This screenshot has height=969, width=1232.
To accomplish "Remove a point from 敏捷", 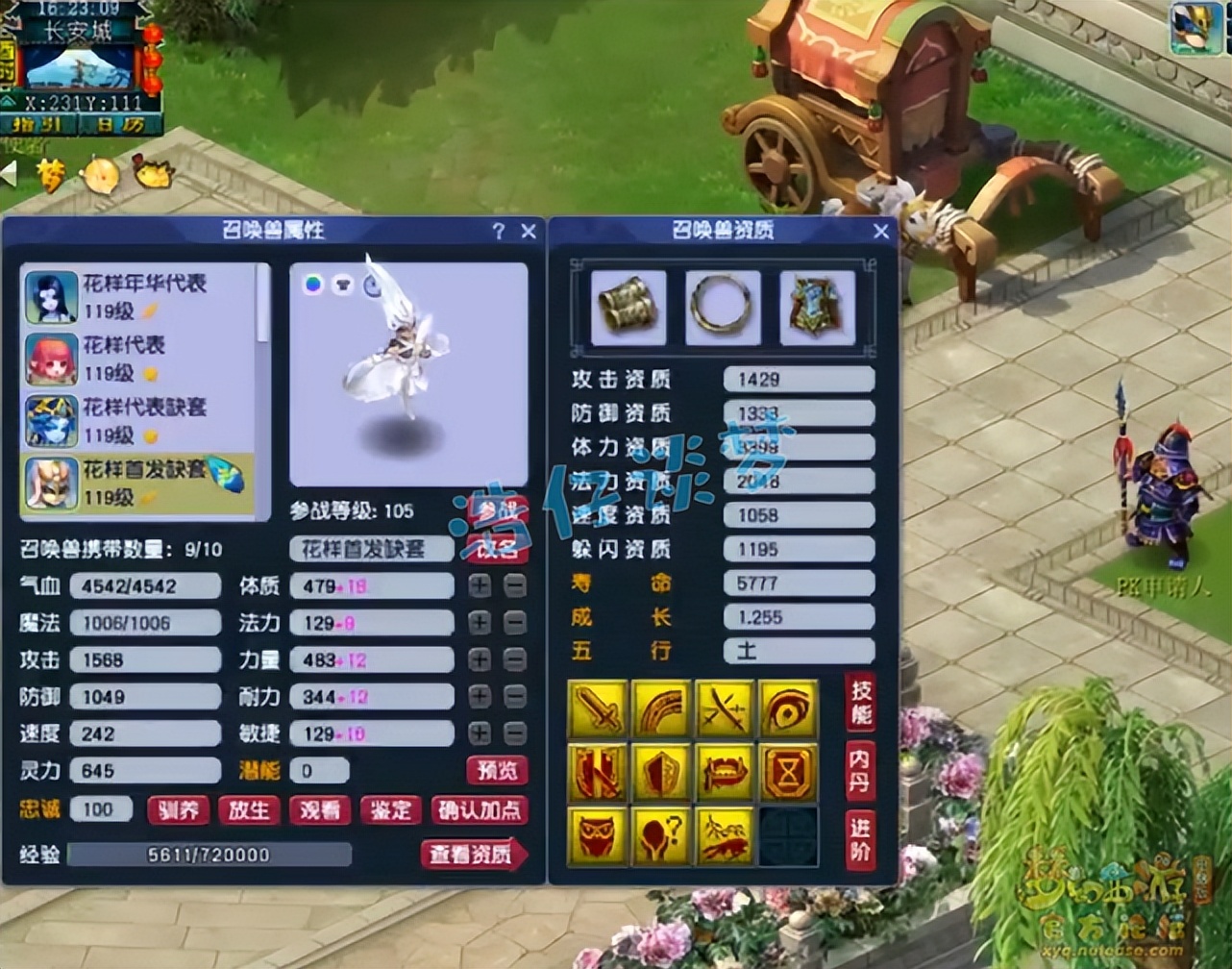I will pos(515,733).
